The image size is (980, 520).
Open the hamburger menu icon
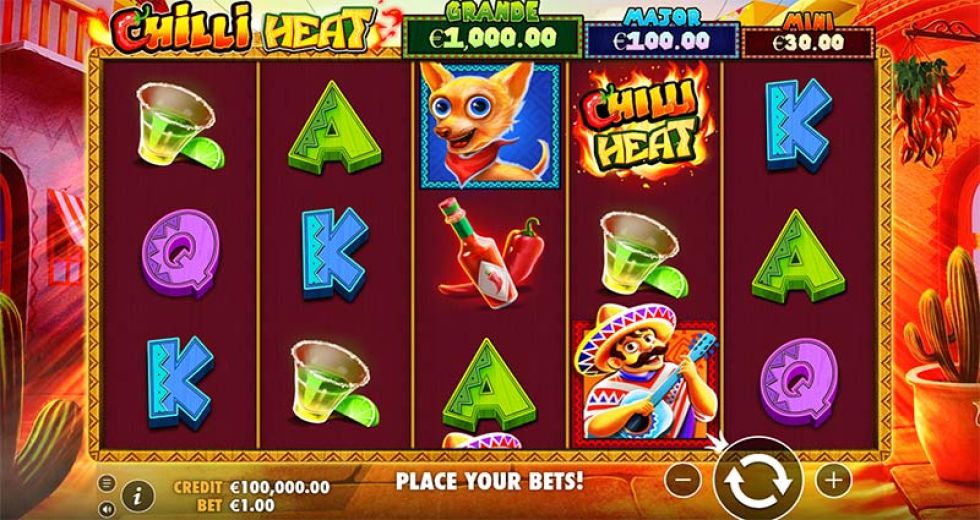(107, 482)
